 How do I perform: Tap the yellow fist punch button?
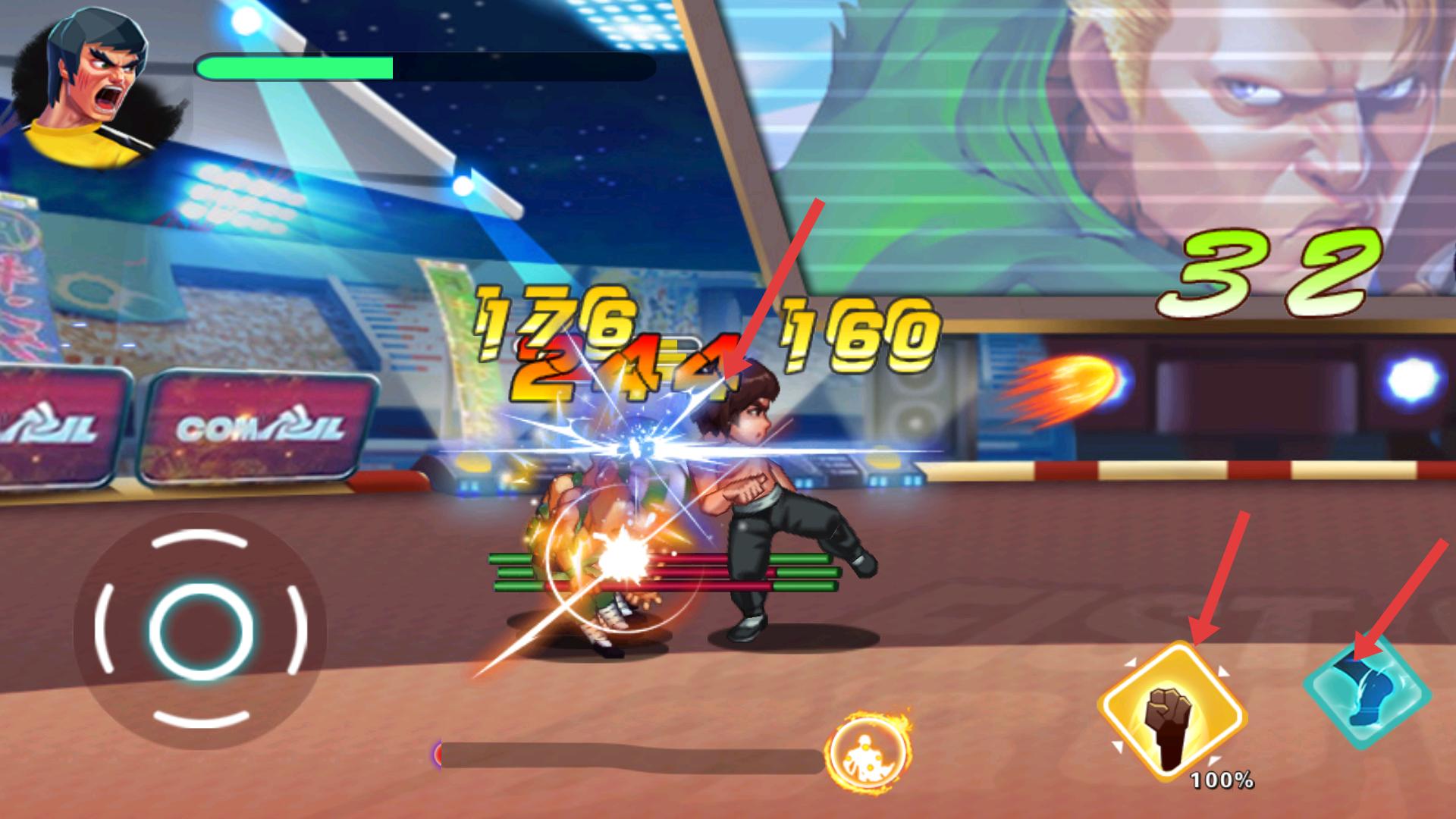coord(1172,711)
